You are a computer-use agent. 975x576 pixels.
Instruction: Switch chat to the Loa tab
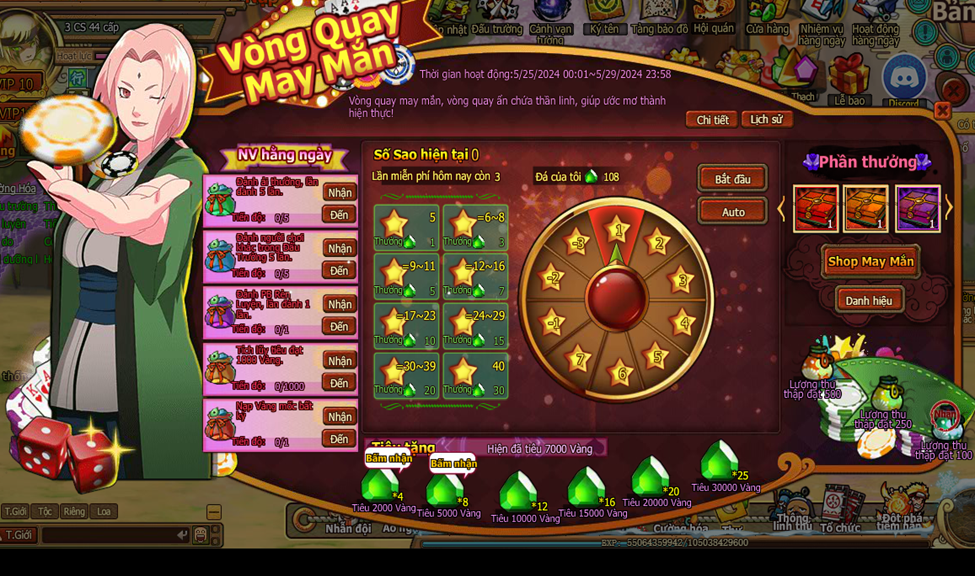point(104,511)
